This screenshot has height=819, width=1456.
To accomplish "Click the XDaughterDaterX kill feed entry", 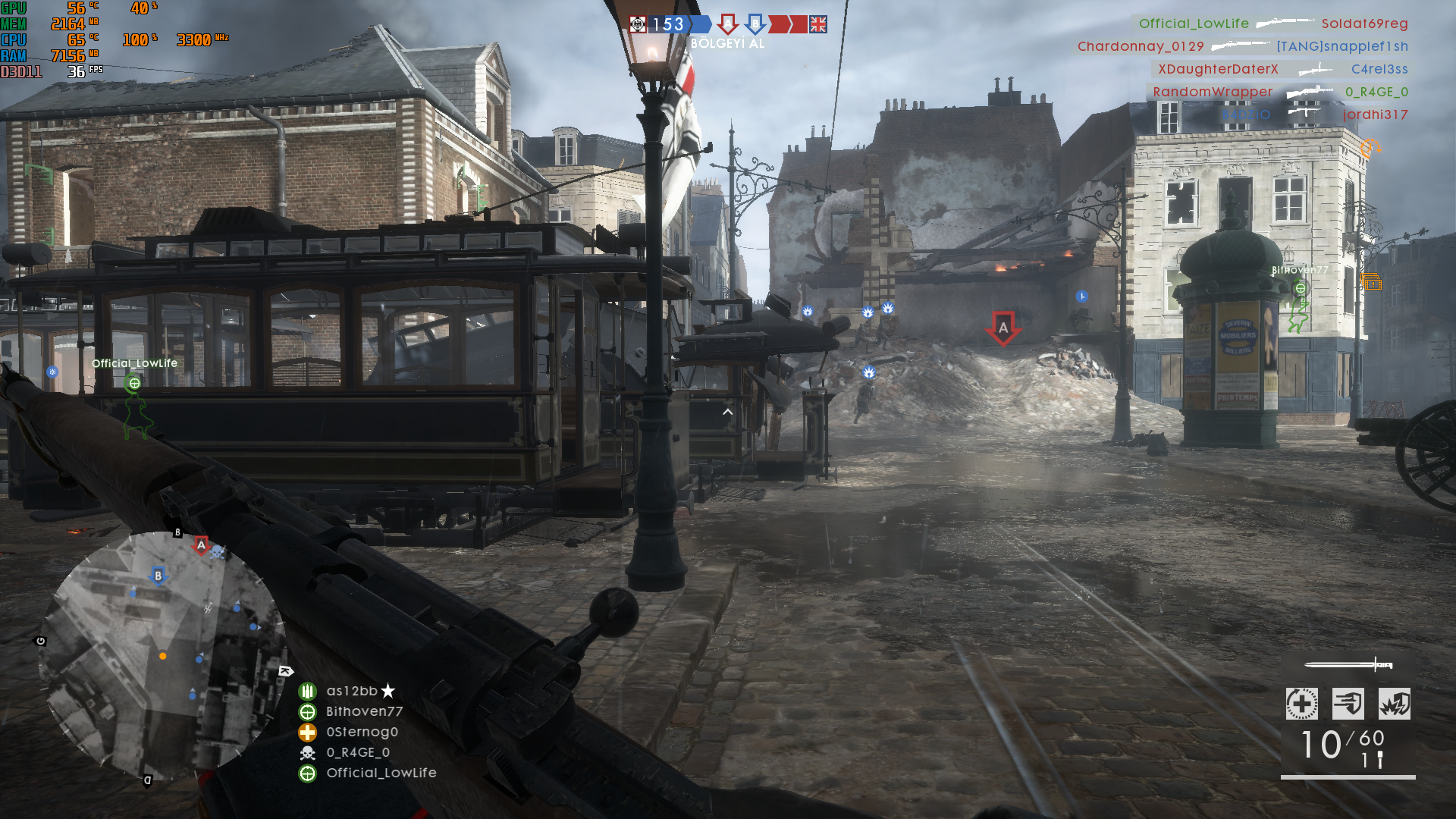I will [1218, 69].
